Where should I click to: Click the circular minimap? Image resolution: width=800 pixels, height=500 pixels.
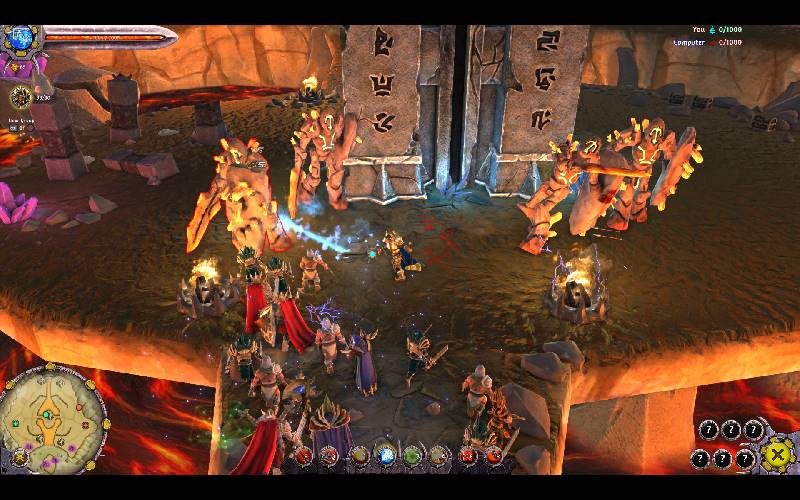(x=53, y=420)
